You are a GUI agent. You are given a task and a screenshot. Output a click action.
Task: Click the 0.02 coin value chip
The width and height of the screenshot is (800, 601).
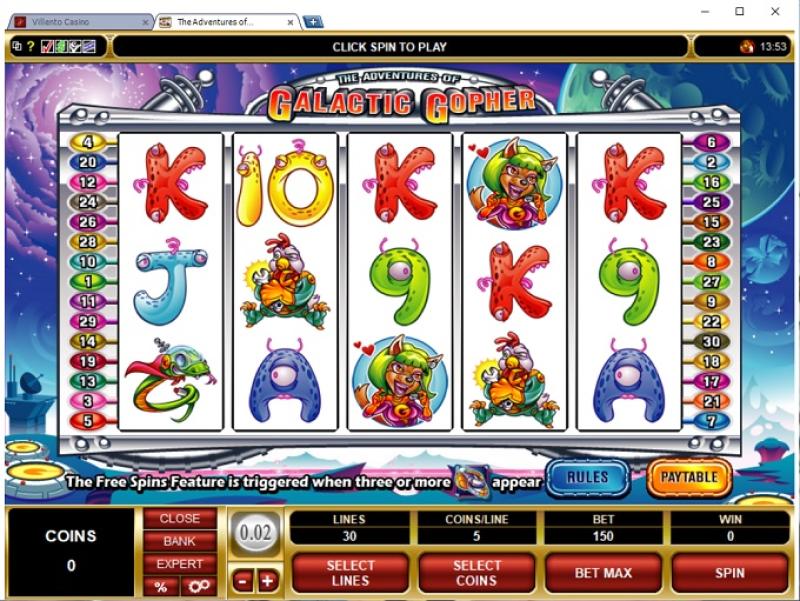pyautogui.click(x=256, y=533)
